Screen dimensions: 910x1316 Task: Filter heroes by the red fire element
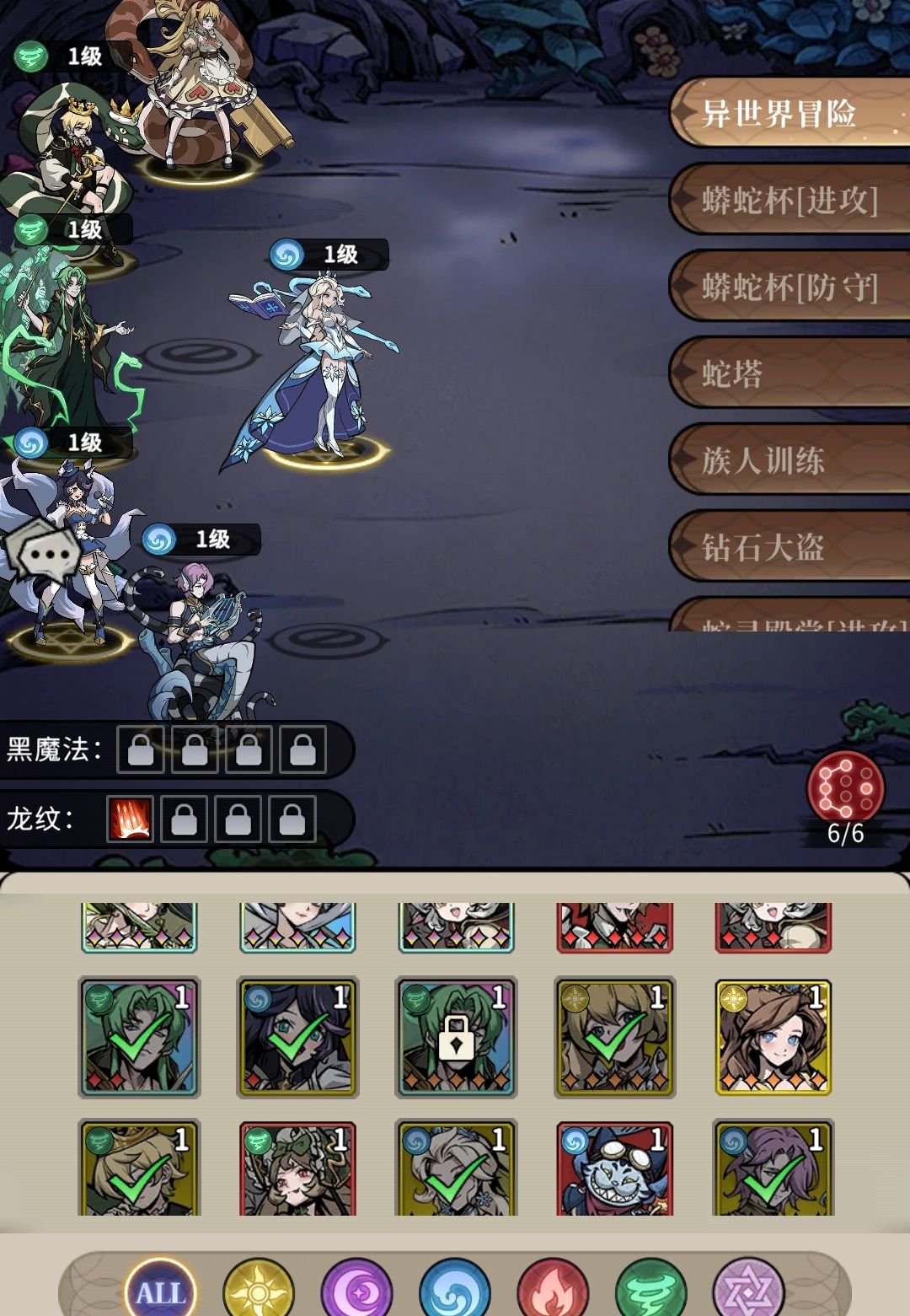click(553, 1291)
